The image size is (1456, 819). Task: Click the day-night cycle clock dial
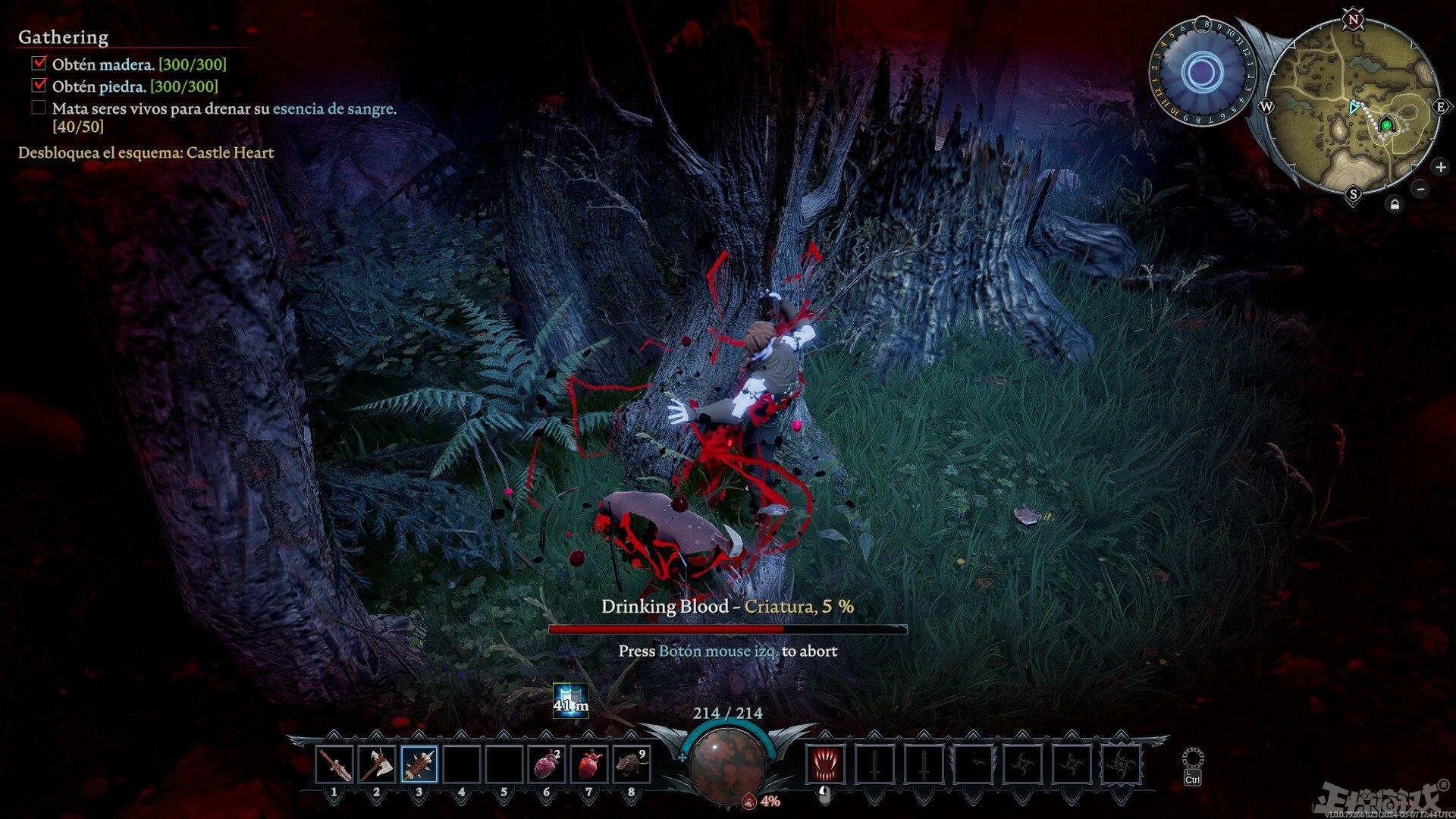click(1201, 74)
